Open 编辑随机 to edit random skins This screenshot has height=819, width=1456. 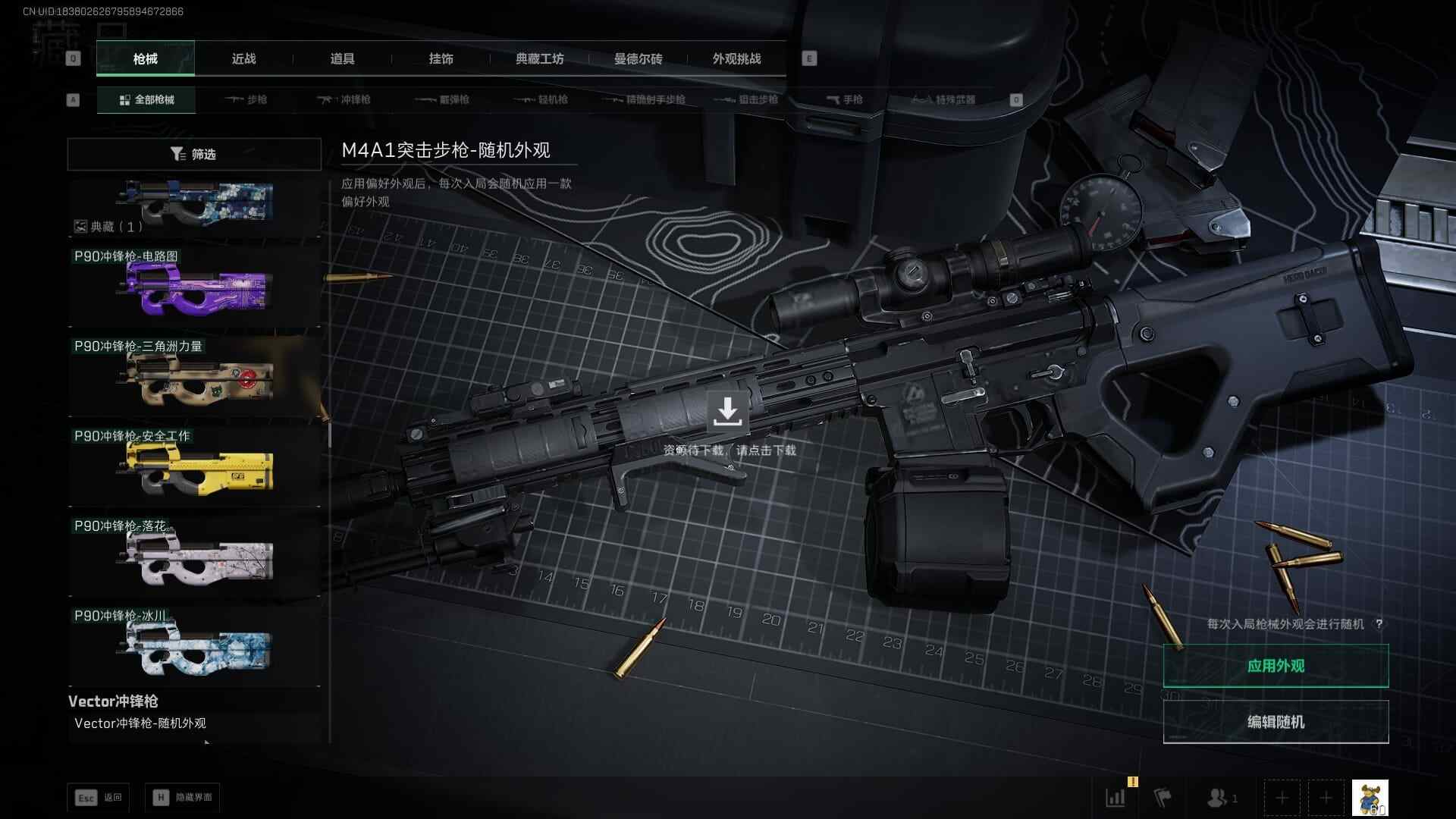pos(1276,722)
